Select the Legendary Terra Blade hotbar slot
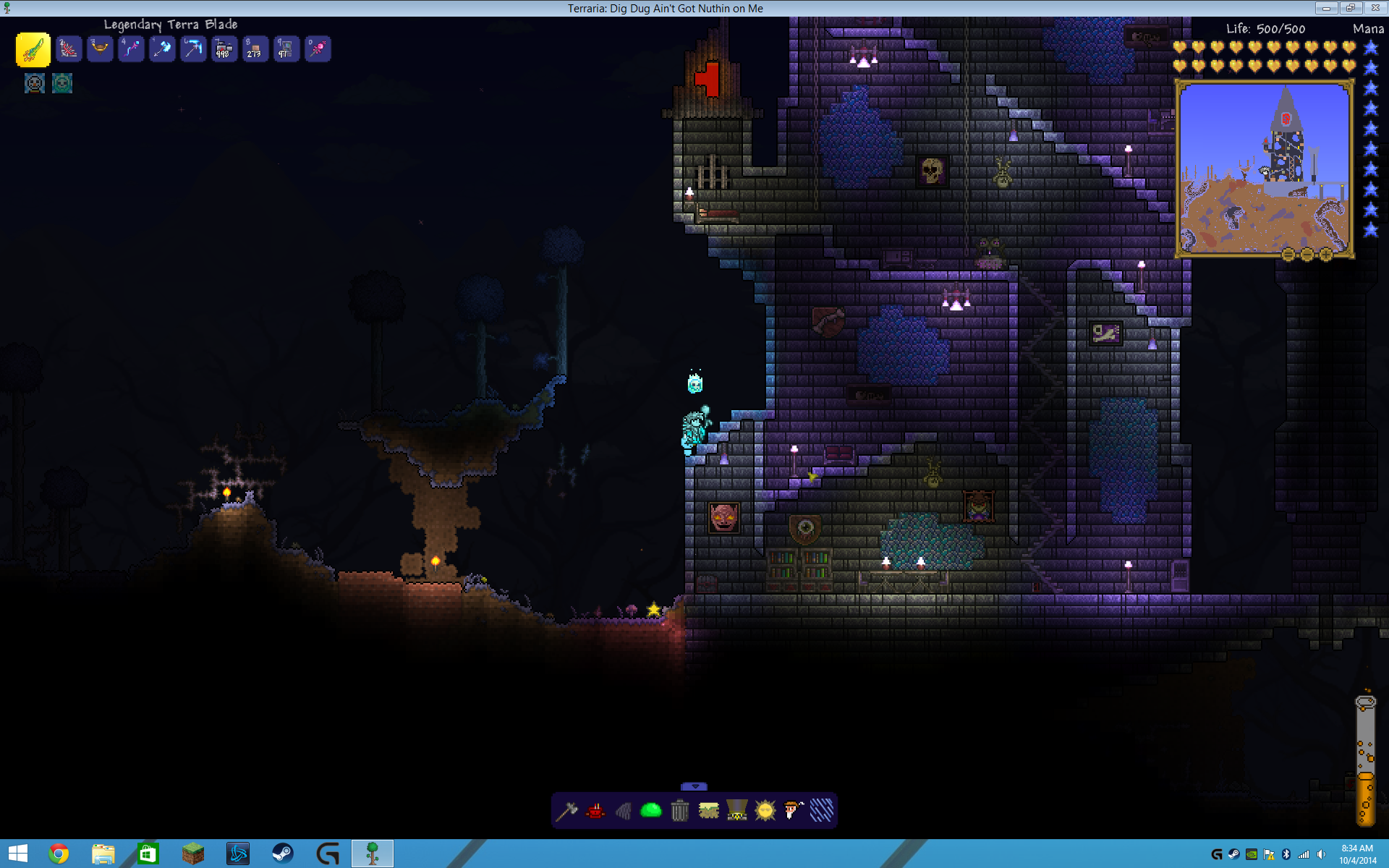Screen dimensions: 1389x868 [x=33, y=50]
